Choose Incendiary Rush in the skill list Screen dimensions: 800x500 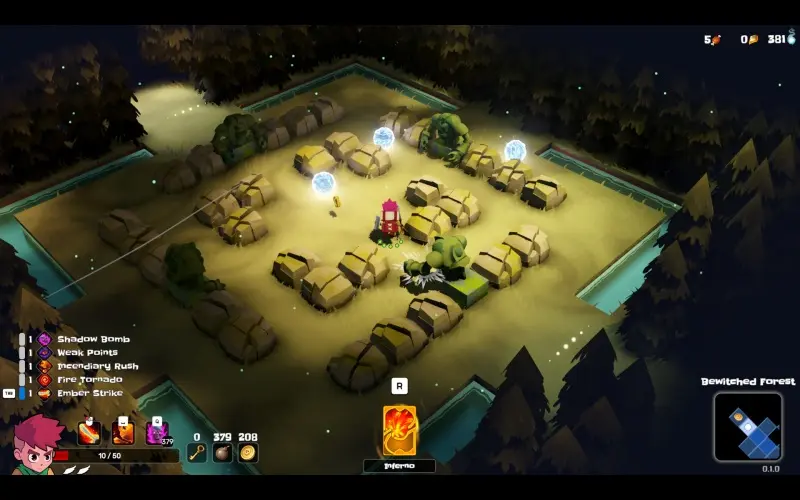pyautogui.click(x=97, y=366)
